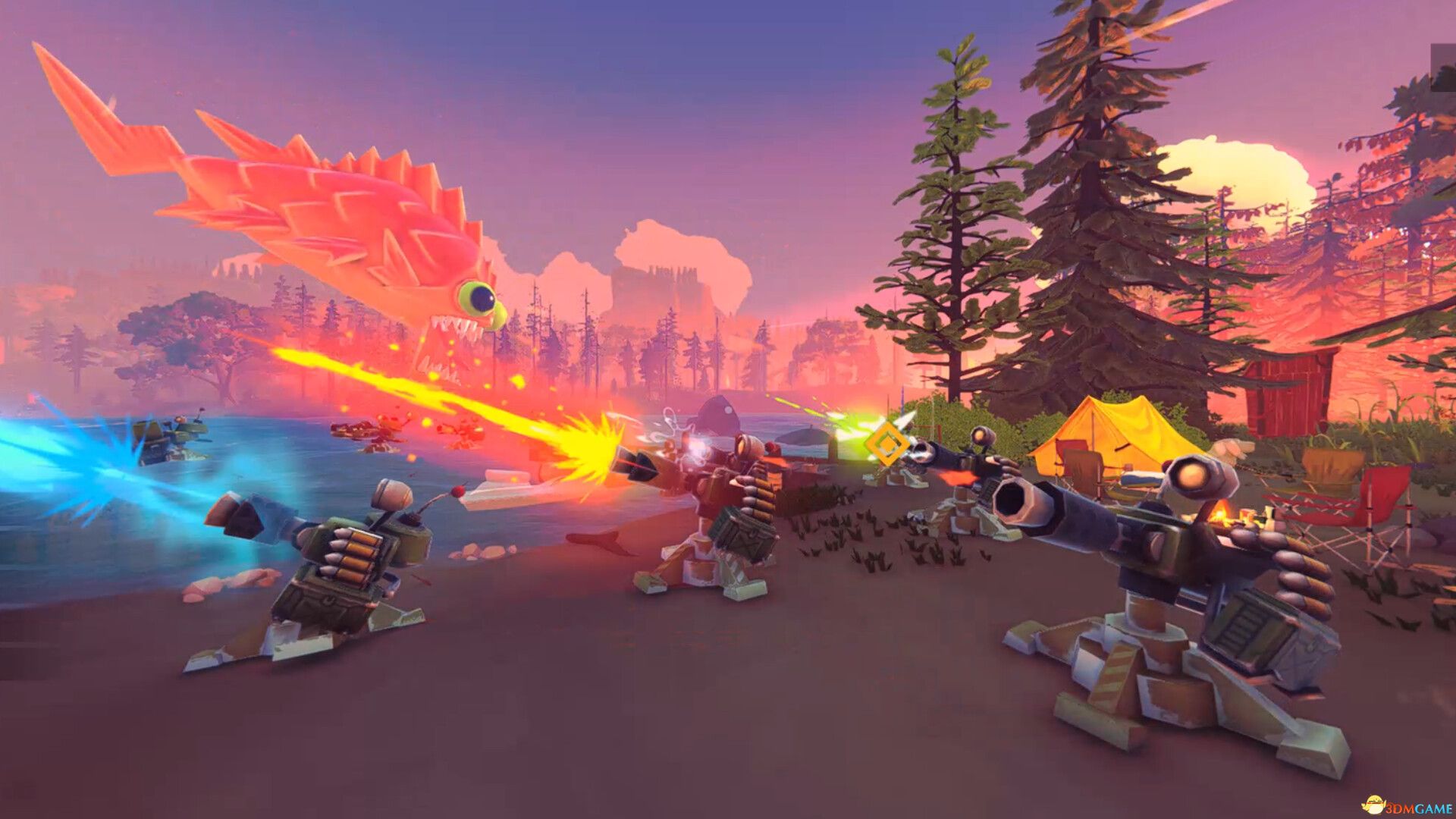Select the orange diamond turret marker
The height and width of the screenshot is (819, 1456).
[x=886, y=443]
